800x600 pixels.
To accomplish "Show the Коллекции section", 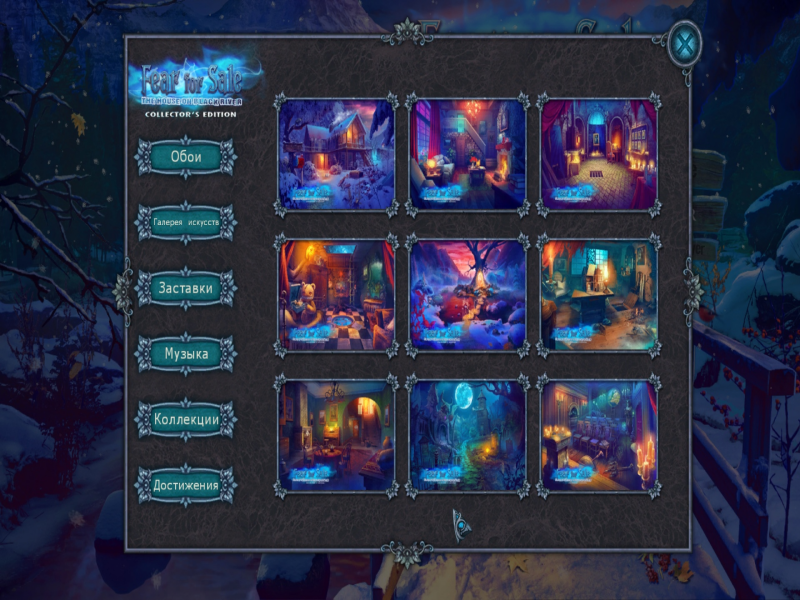I will click(x=186, y=420).
